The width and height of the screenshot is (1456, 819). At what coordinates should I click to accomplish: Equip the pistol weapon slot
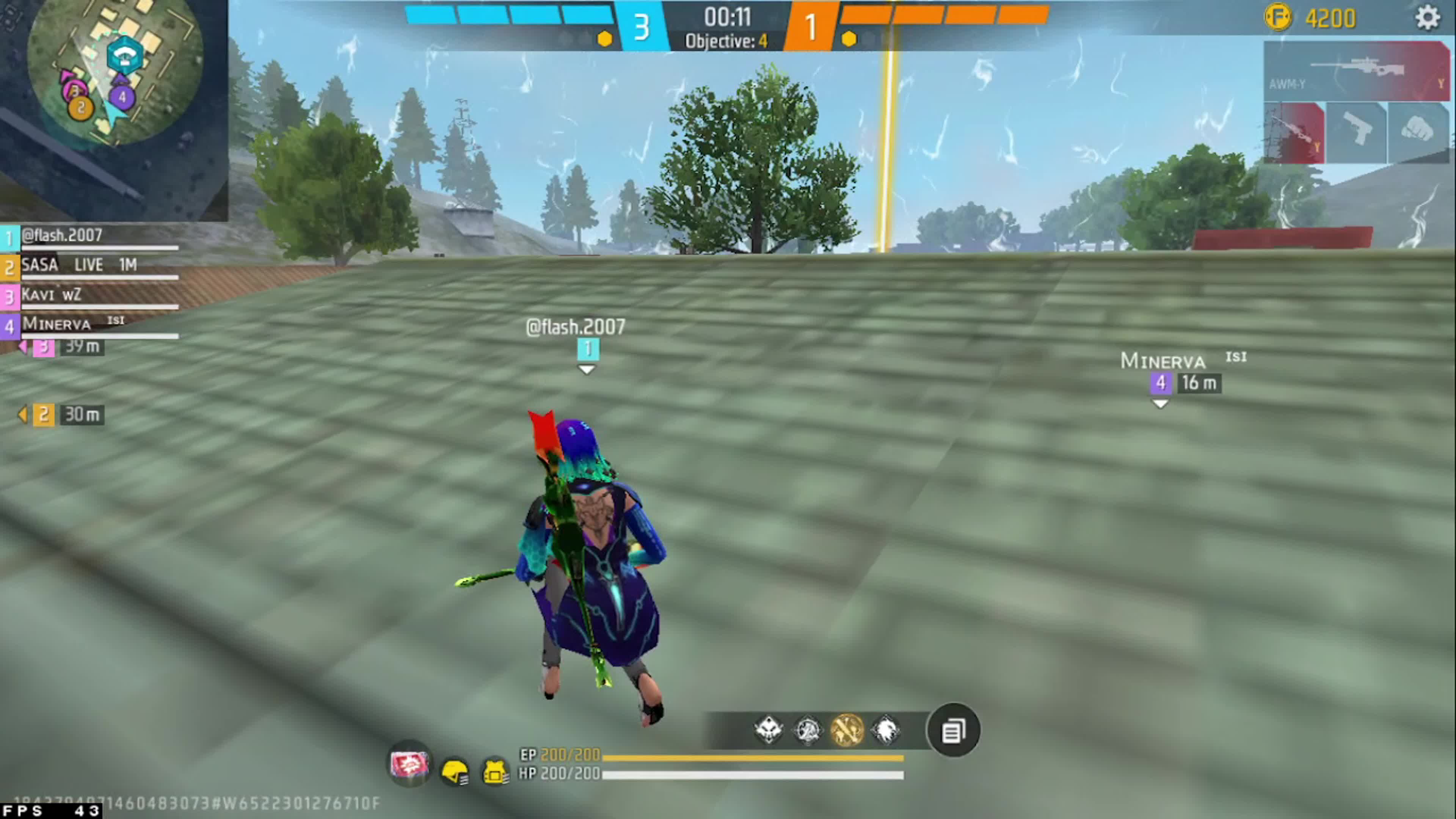tap(1357, 133)
